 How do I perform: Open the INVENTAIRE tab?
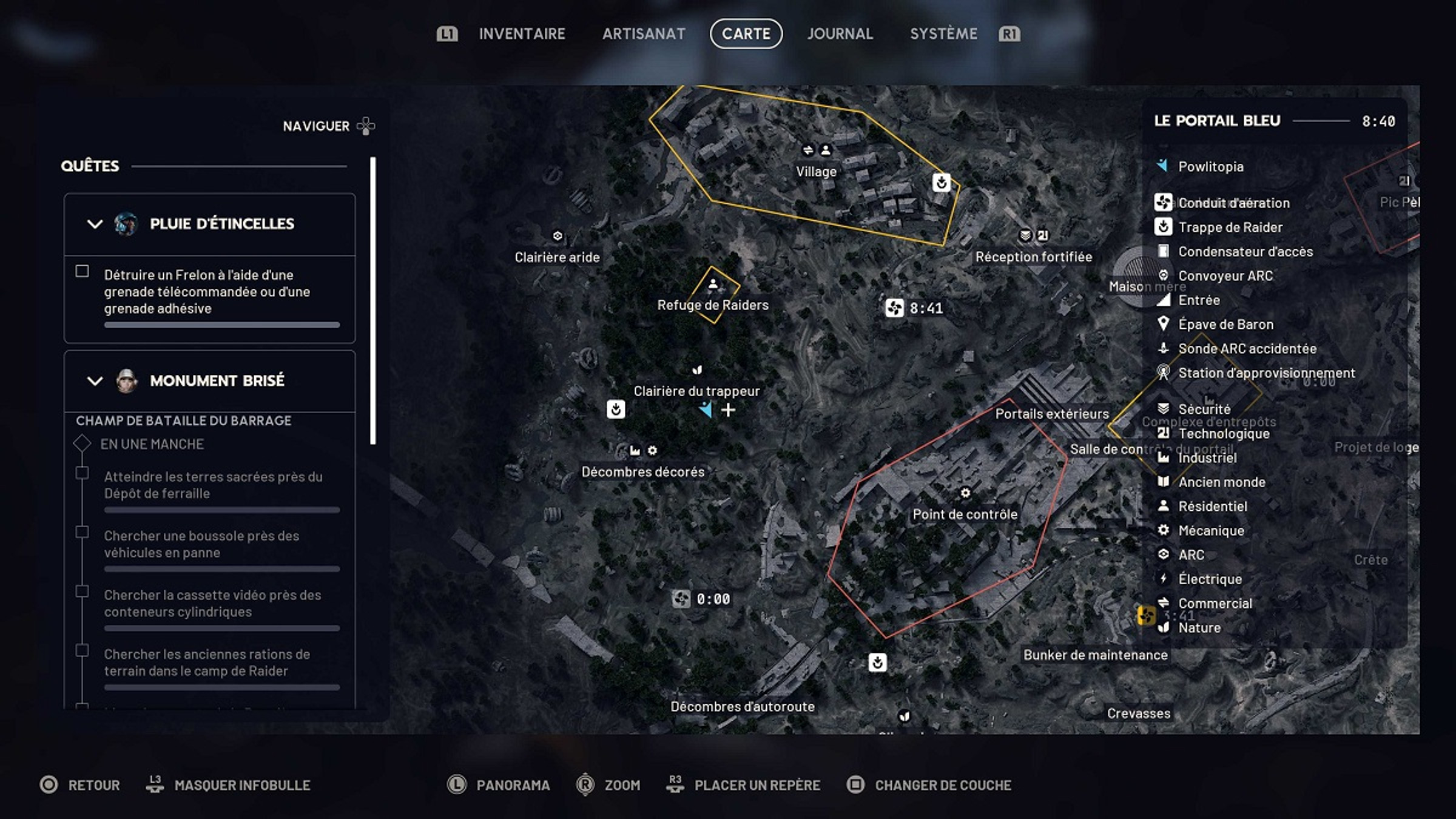[522, 34]
